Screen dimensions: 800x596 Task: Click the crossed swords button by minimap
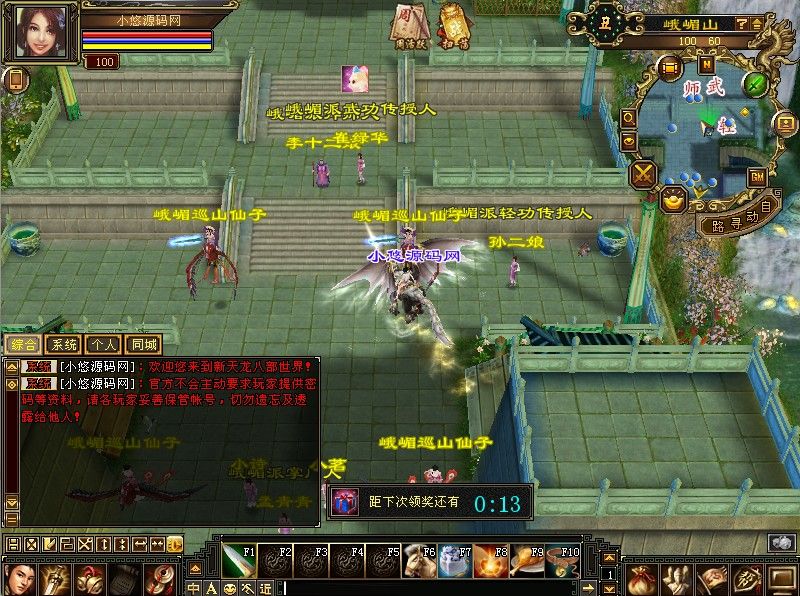(x=644, y=173)
